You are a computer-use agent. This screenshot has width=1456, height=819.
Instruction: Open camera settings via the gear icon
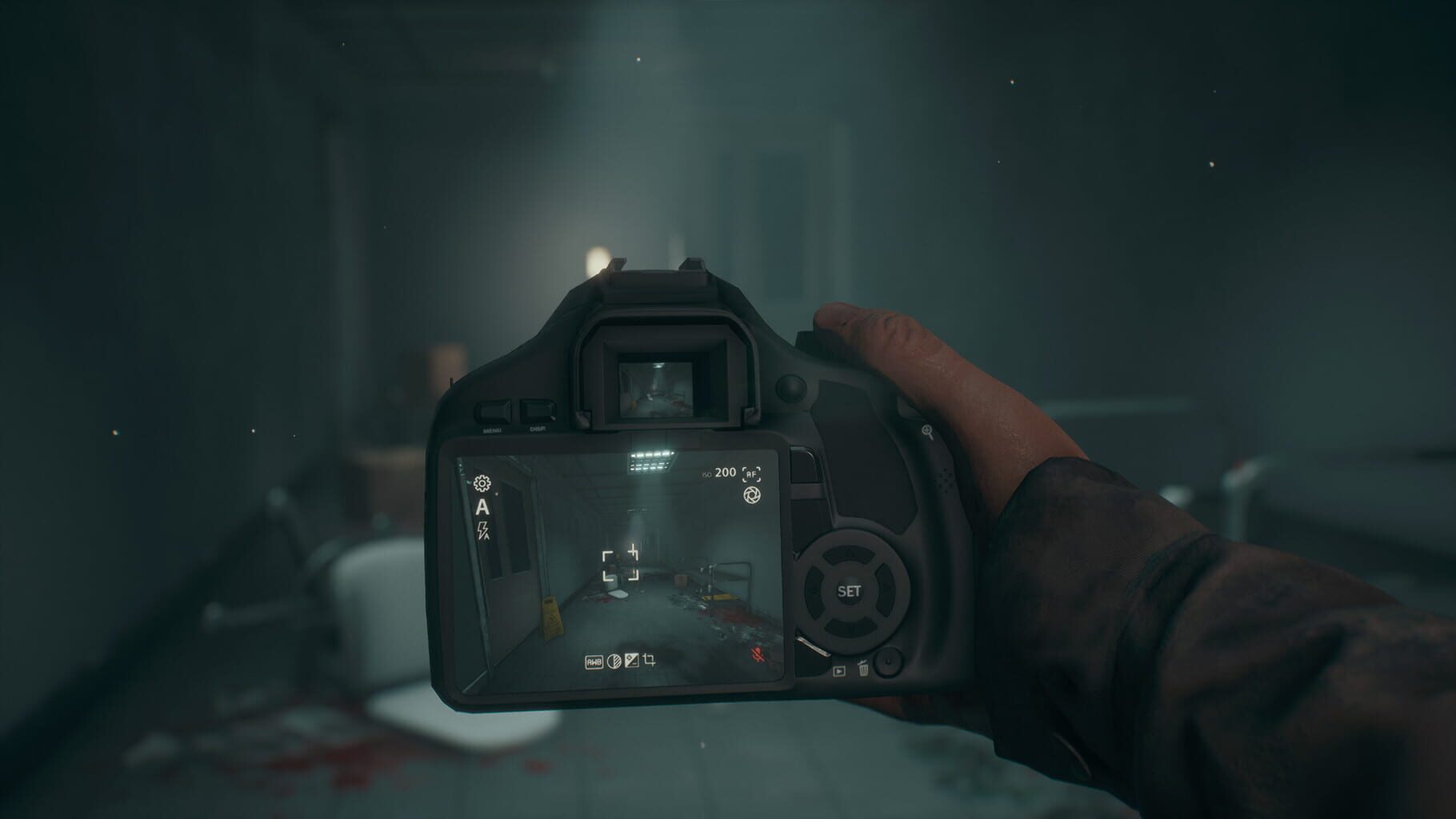click(481, 484)
